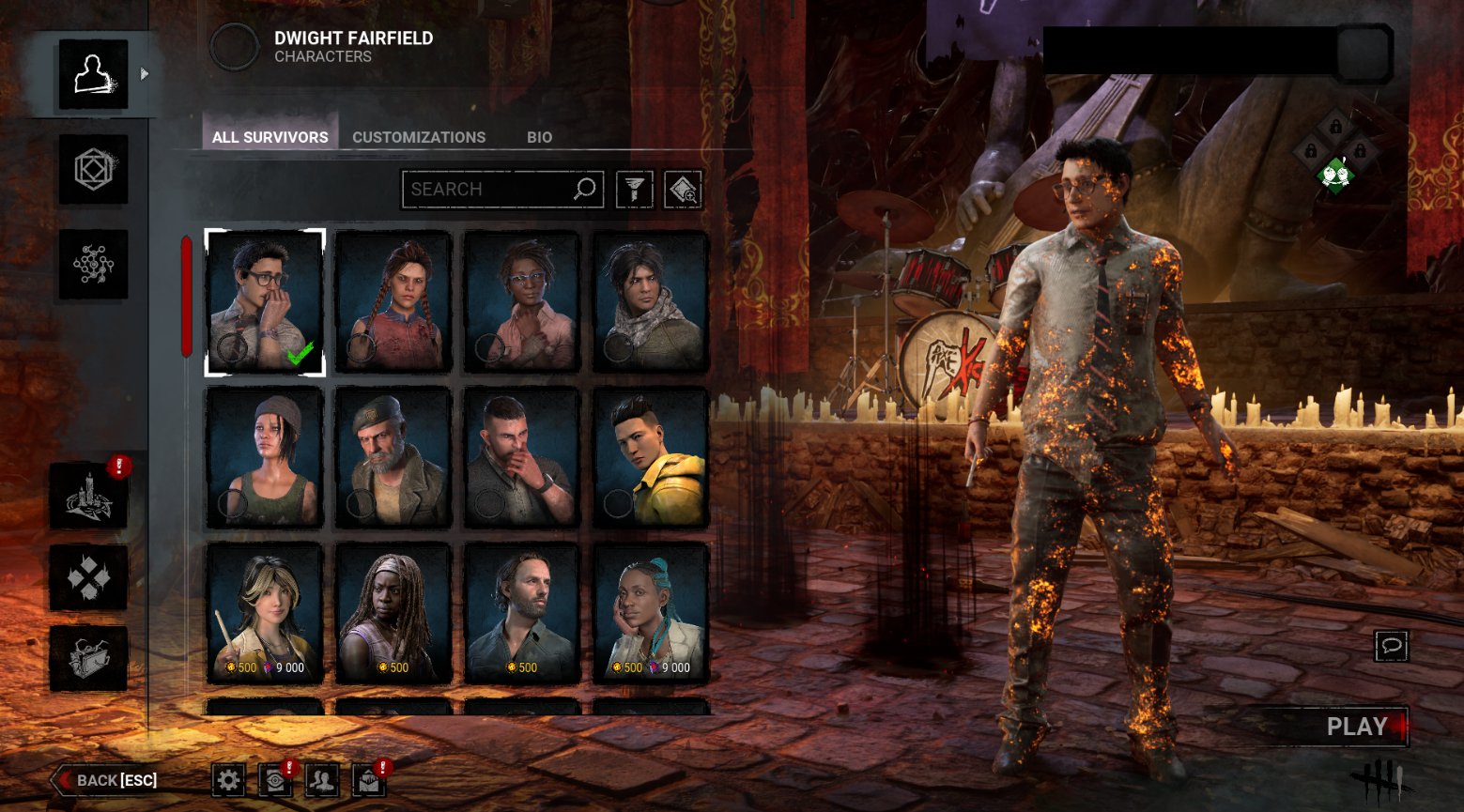1464x812 pixels.
Task: Choose Dwight Fairfield's portrait with green checkmark
Action: (265, 301)
